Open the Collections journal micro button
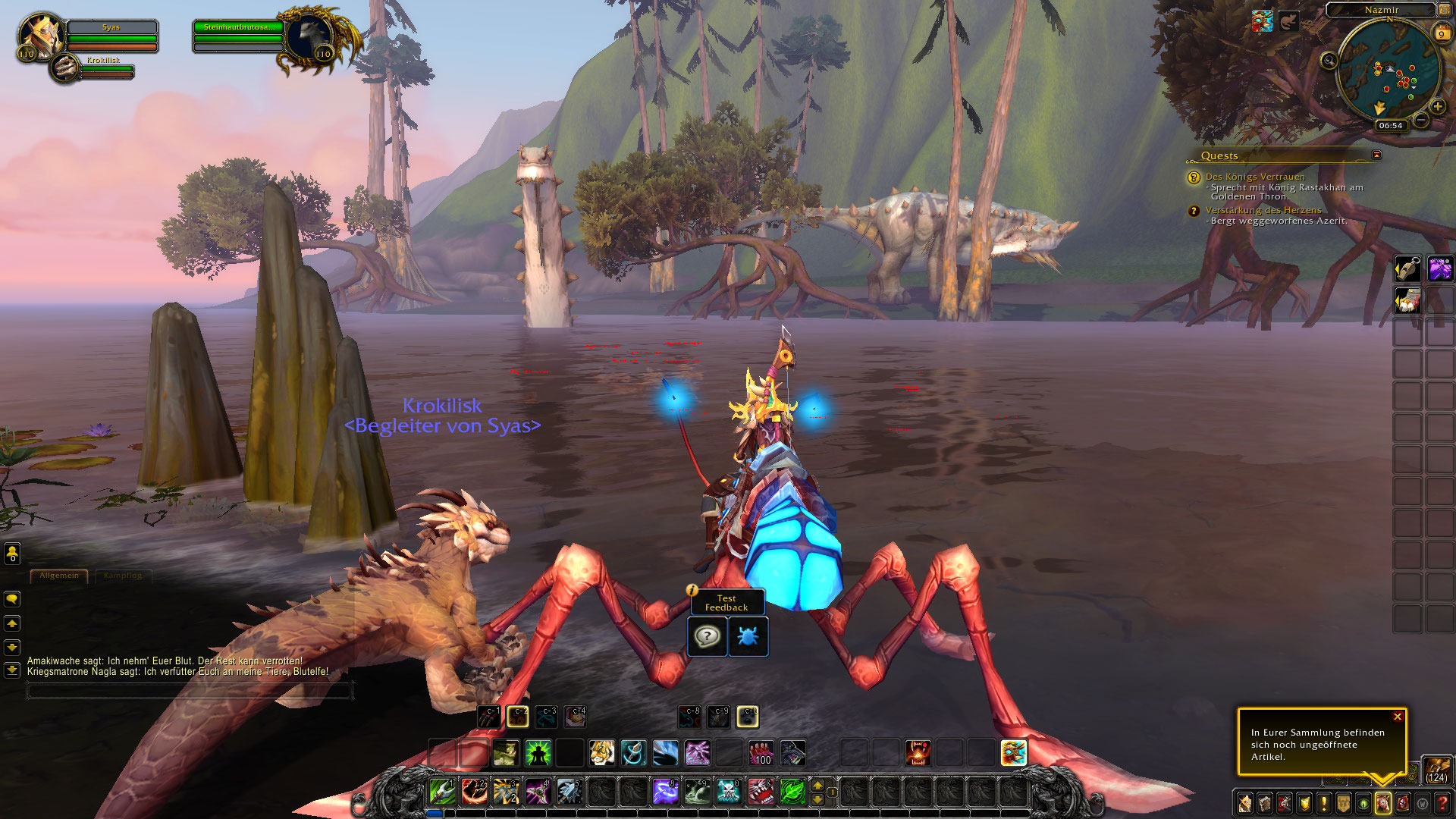The height and width of the screenshot is (819, 1456). point(1382,804)
